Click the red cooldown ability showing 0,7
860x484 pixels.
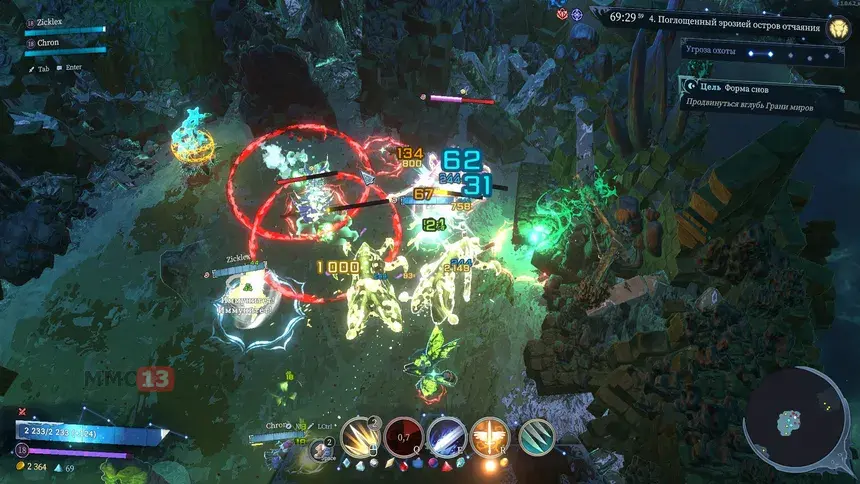pos(402,437)
